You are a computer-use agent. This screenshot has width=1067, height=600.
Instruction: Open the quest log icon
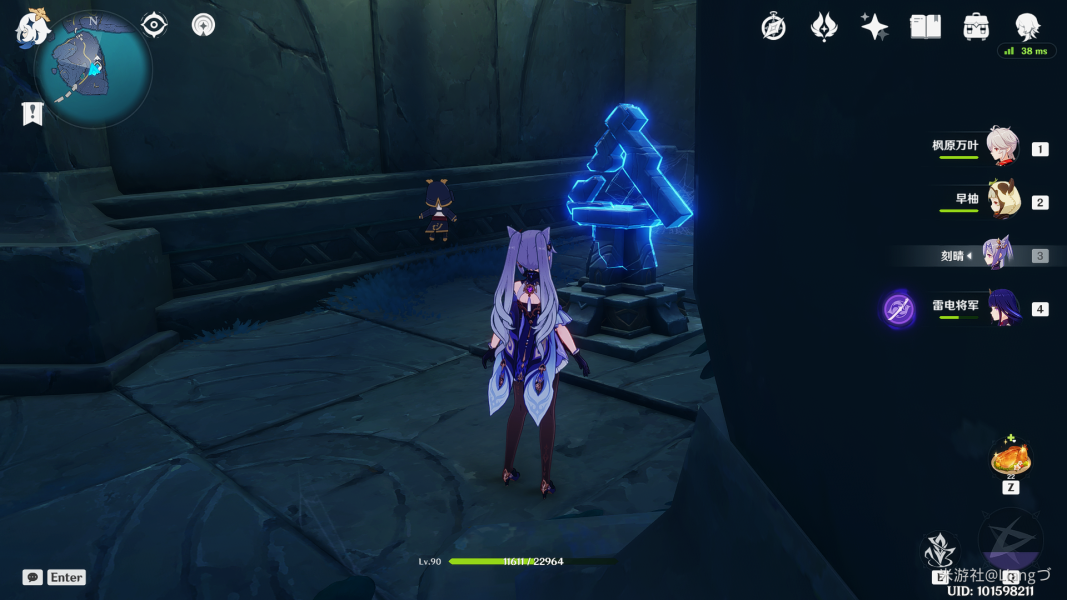[32, 113]
